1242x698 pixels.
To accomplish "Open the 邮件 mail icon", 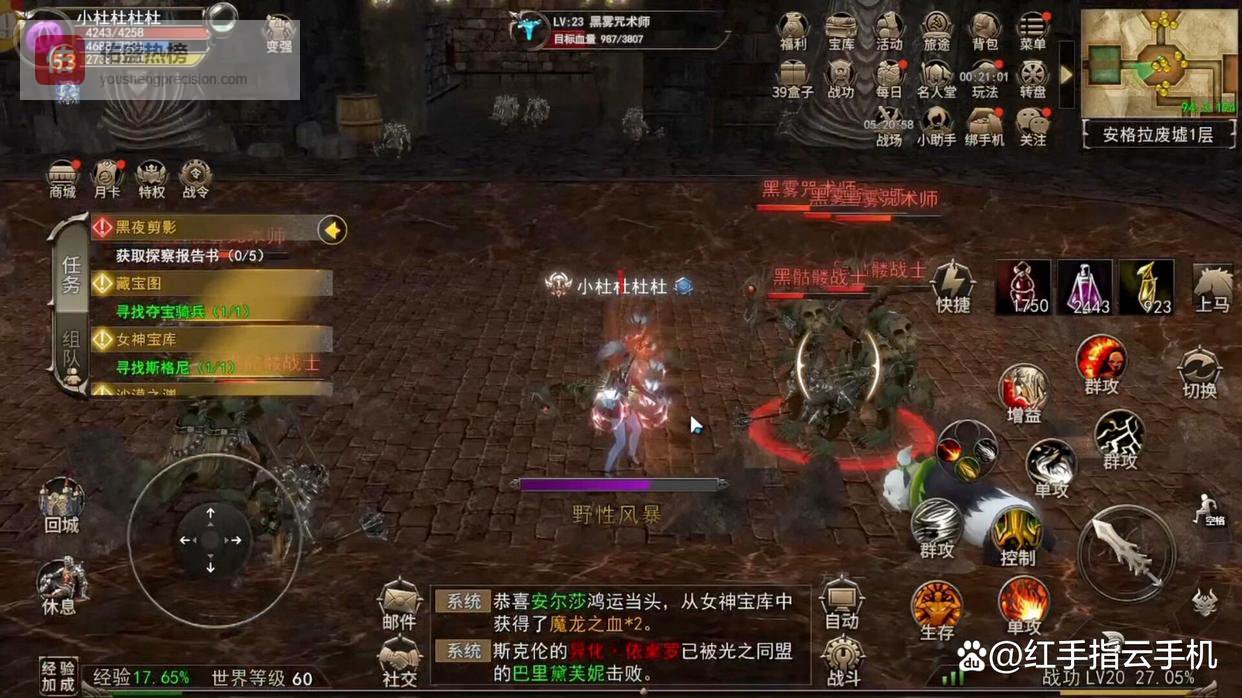I will tap(399, 604).
